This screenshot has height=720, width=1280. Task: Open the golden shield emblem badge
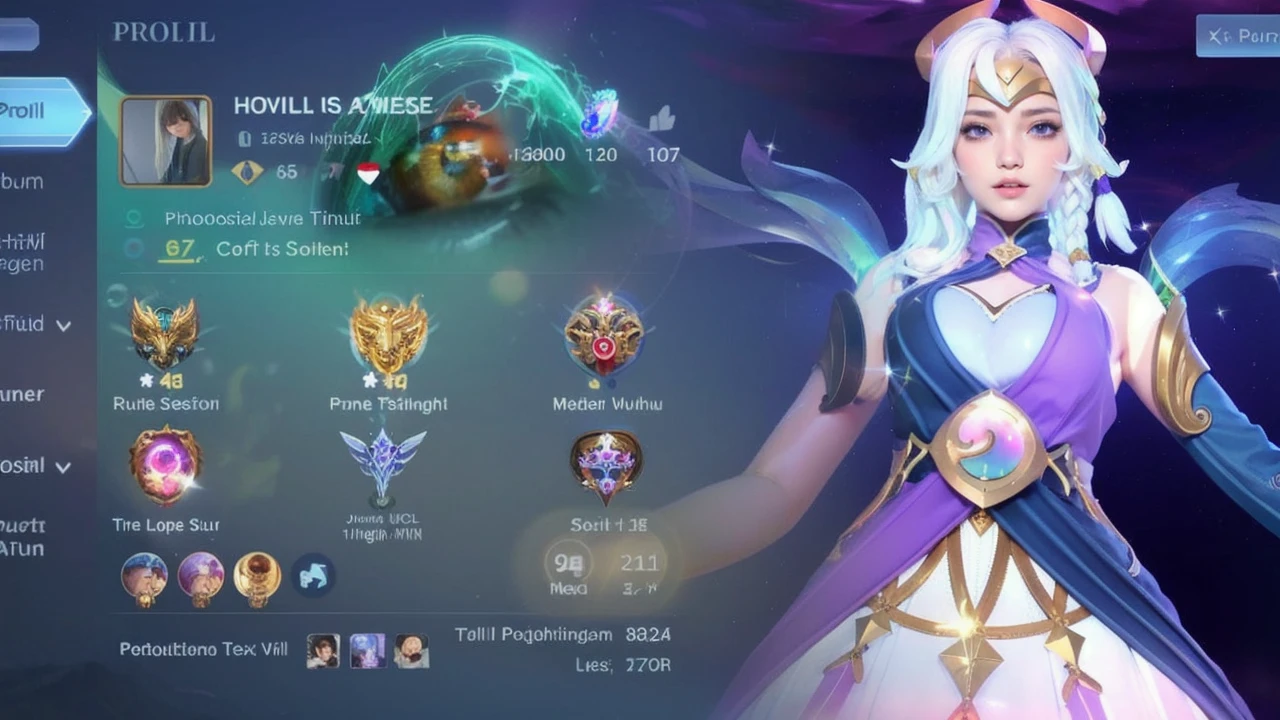click(389, 334)
